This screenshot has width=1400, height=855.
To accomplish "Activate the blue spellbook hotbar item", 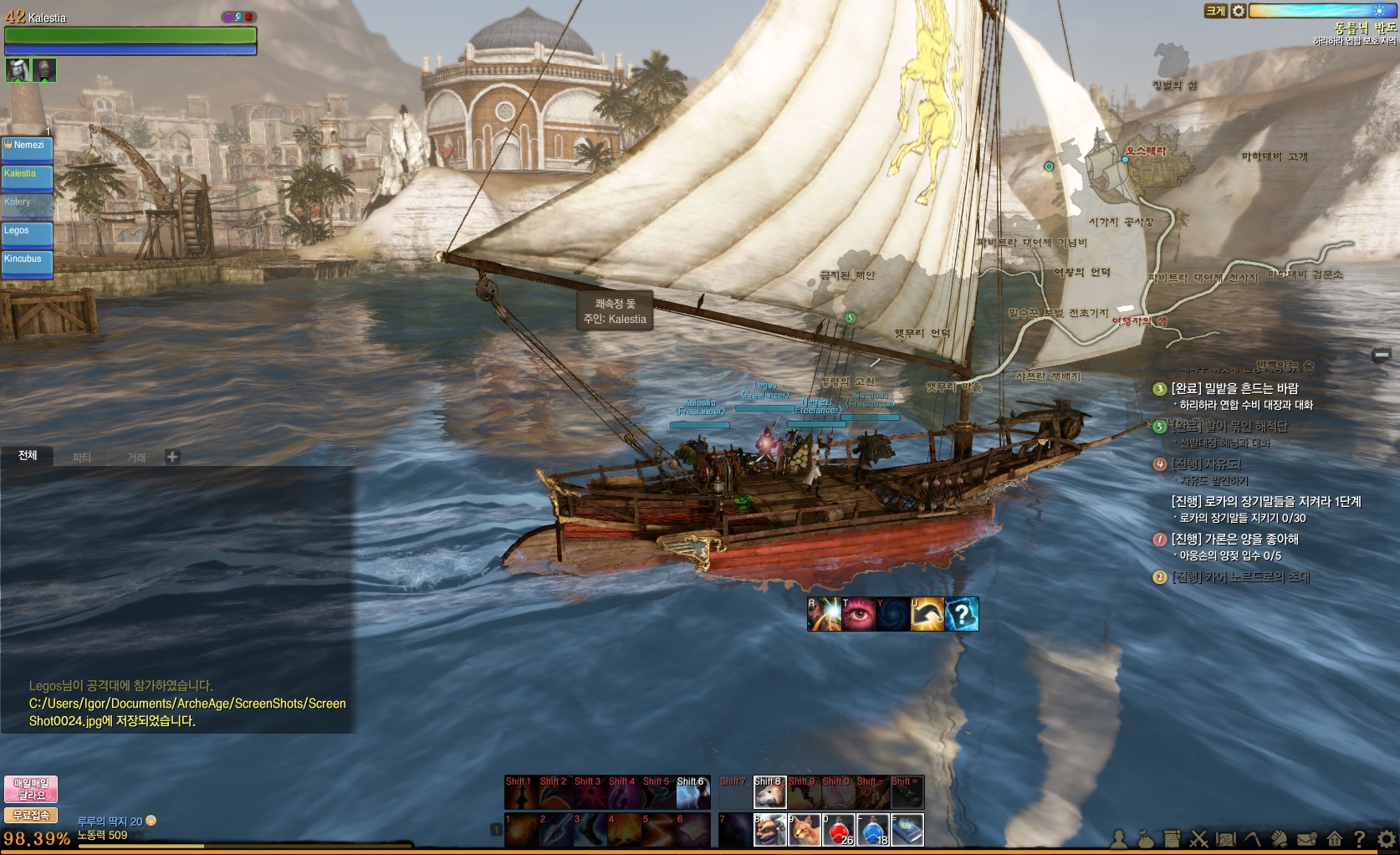I will (907, 829).
